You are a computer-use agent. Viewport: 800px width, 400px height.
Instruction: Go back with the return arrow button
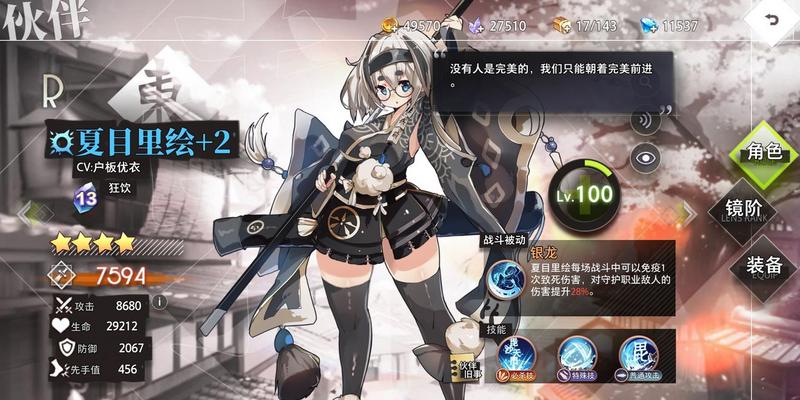[771, 21]
